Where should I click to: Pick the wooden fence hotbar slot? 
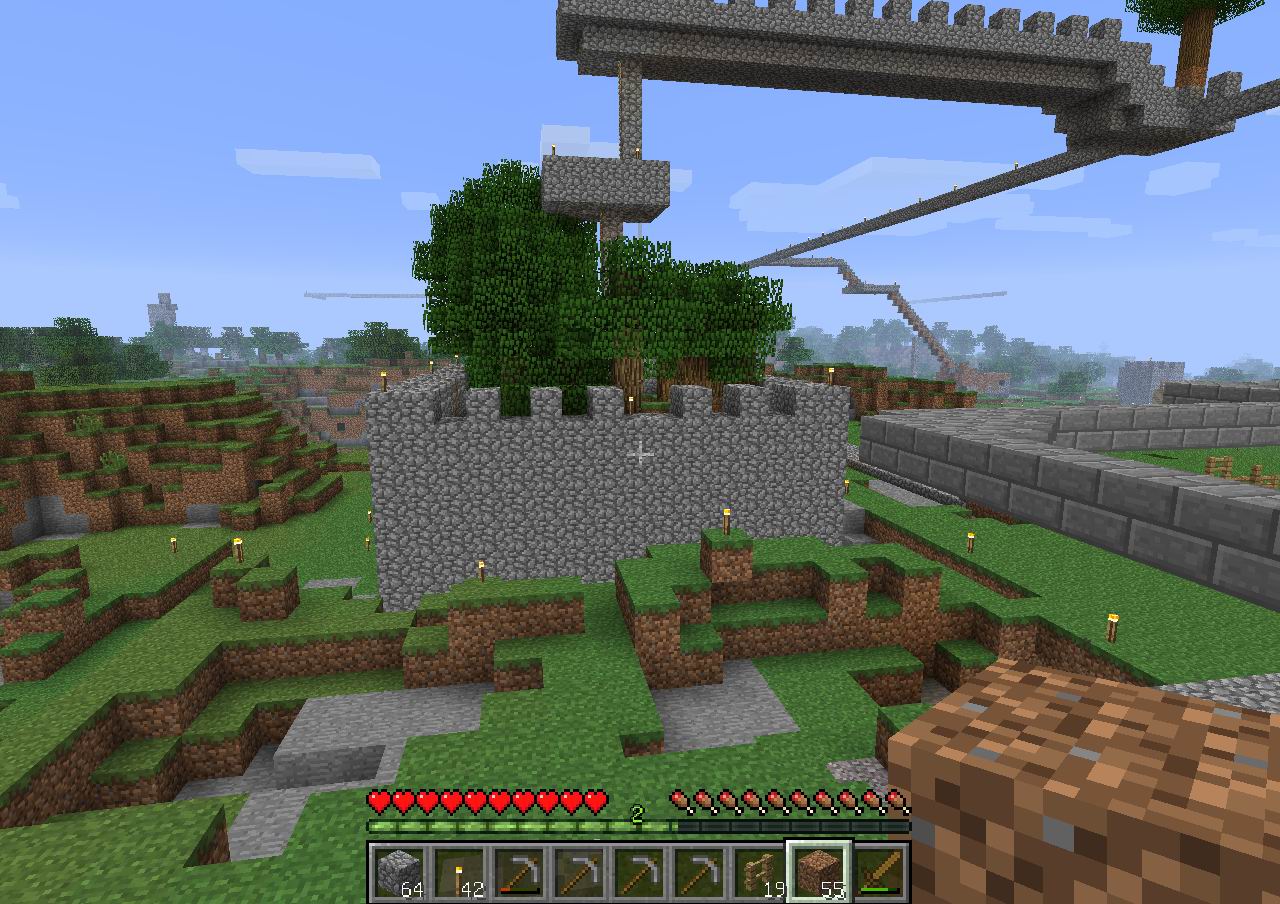point(758,872)
